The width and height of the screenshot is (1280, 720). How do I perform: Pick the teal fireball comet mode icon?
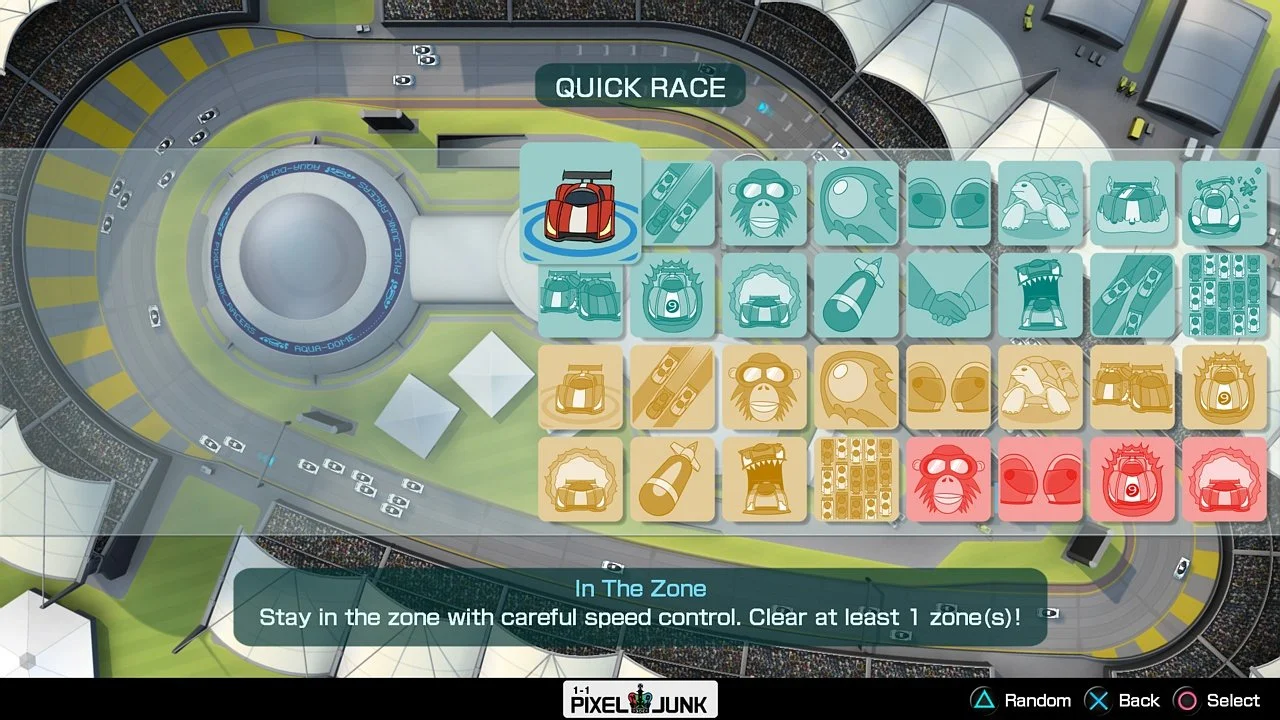[x=857, y=203]
